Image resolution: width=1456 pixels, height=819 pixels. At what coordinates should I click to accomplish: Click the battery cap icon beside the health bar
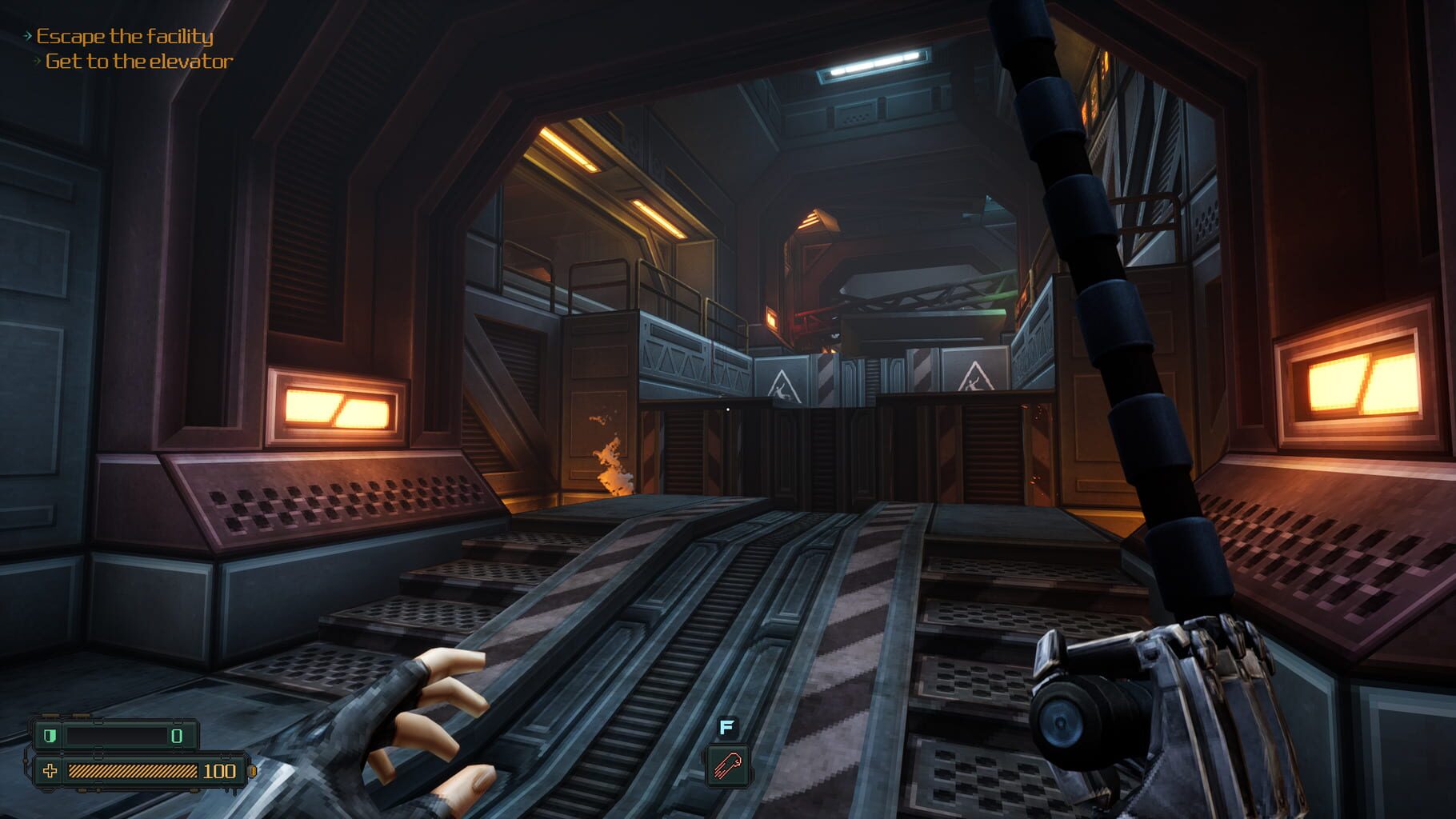pos(251,772)
